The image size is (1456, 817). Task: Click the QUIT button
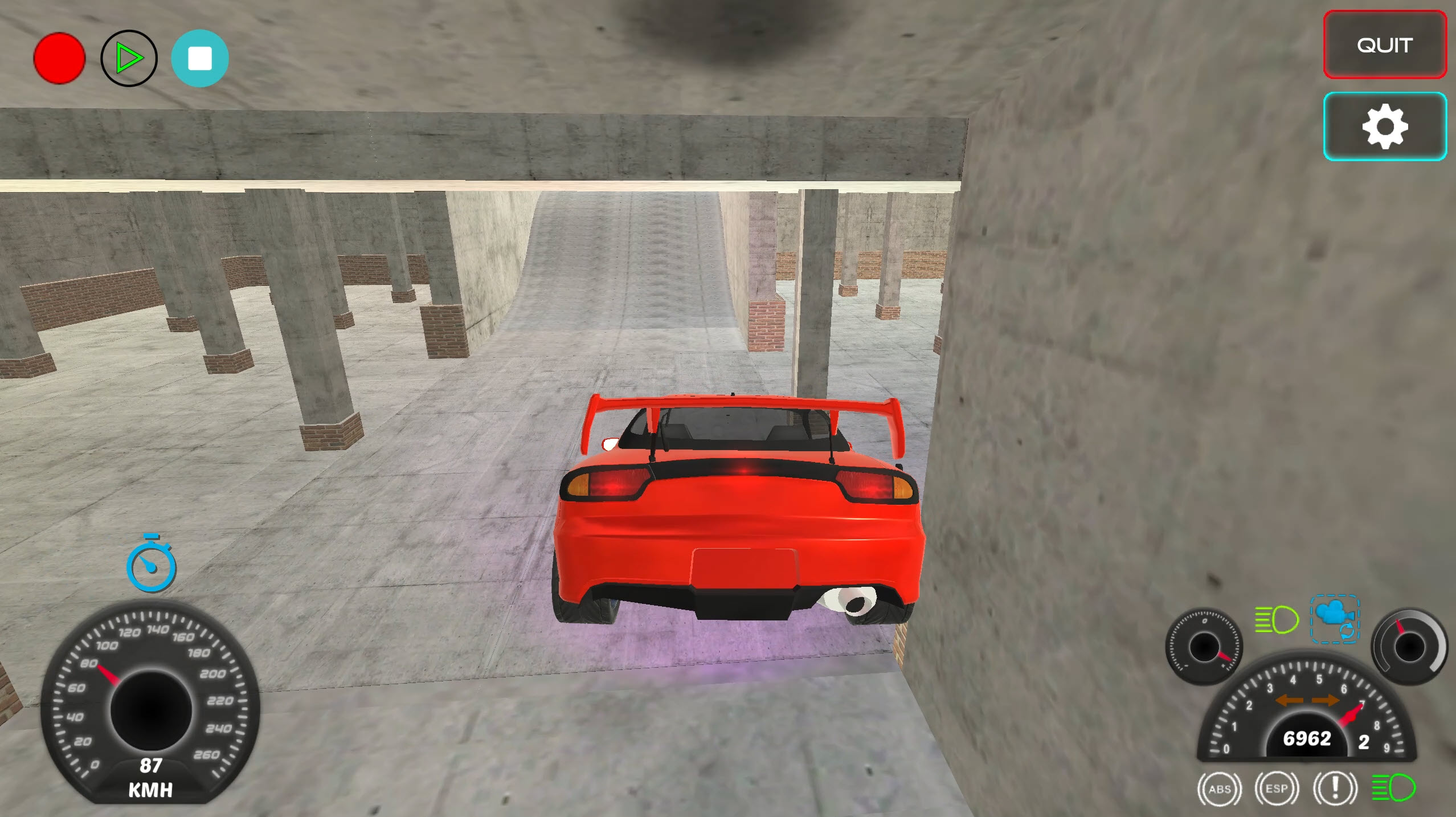click(x=1384, y=45)
